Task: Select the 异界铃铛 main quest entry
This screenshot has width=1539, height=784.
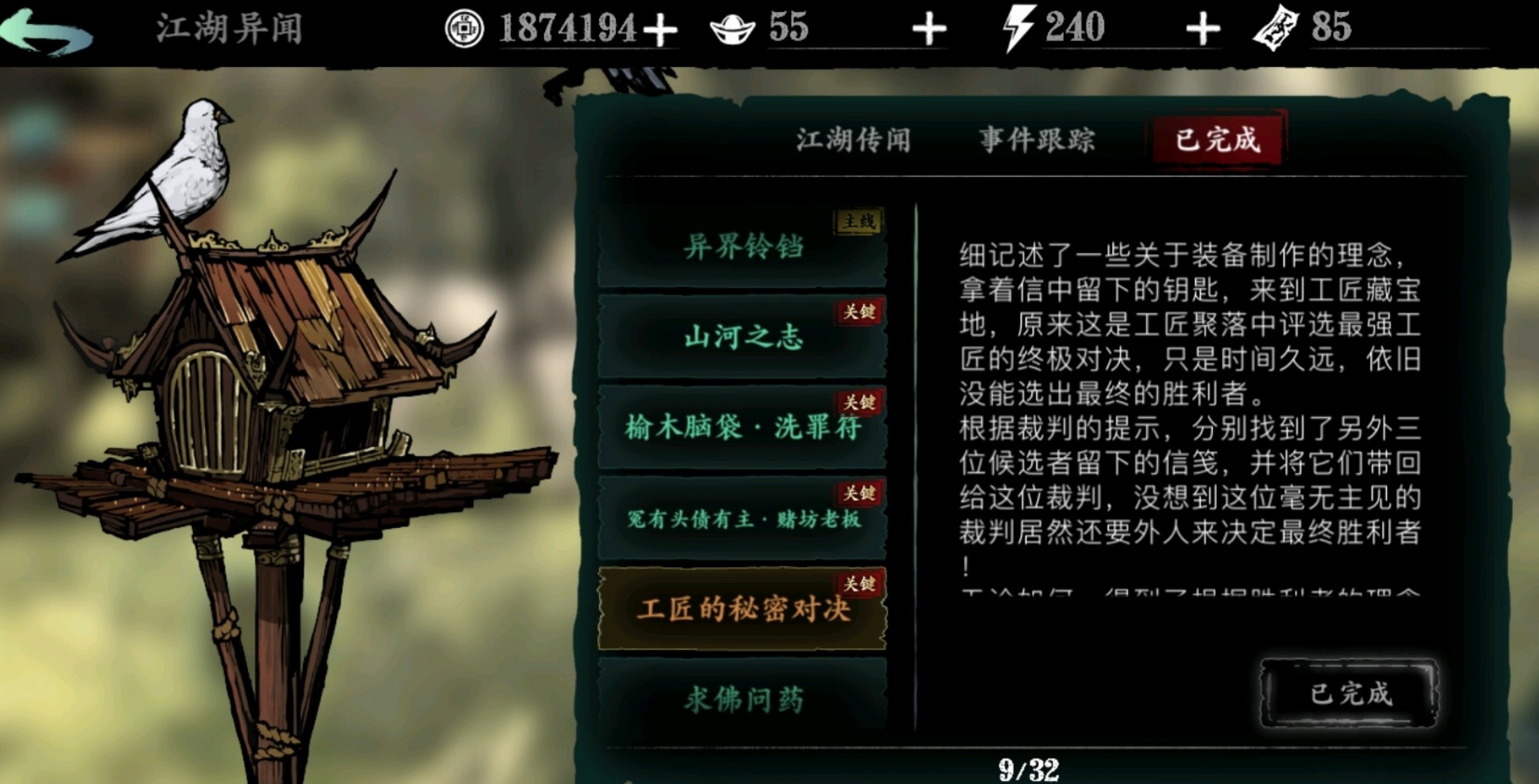Action: coord(742,246)
